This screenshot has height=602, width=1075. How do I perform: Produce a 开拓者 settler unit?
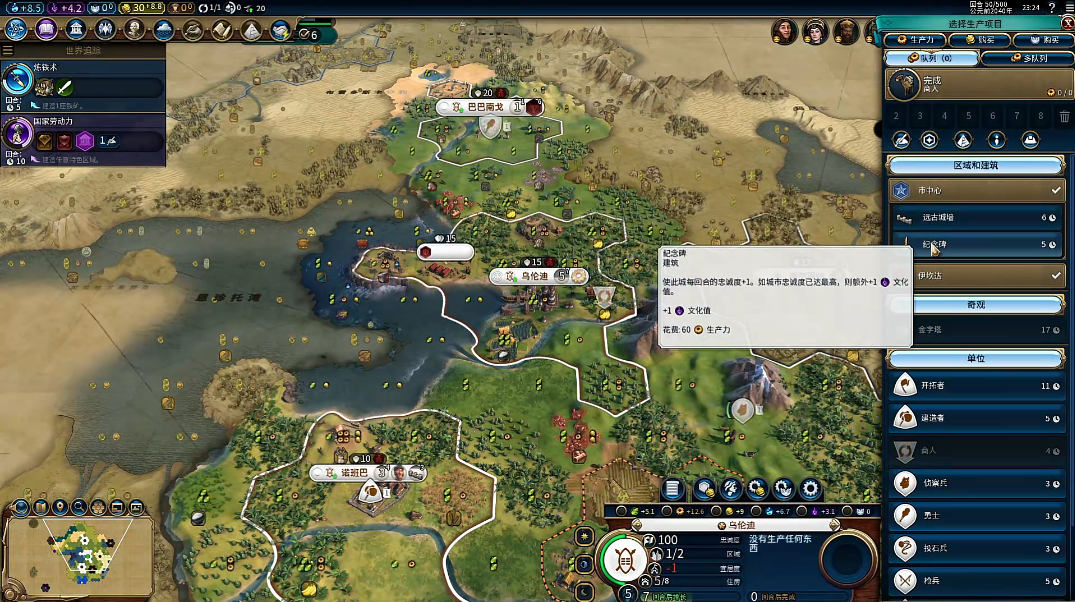(974, 385)
